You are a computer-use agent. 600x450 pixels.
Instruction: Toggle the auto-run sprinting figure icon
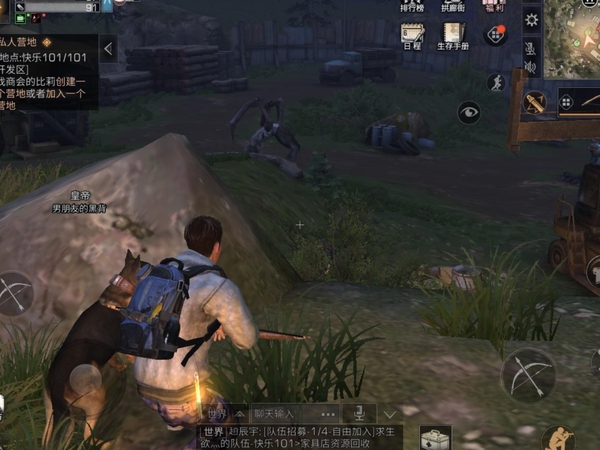click(494, 82)
